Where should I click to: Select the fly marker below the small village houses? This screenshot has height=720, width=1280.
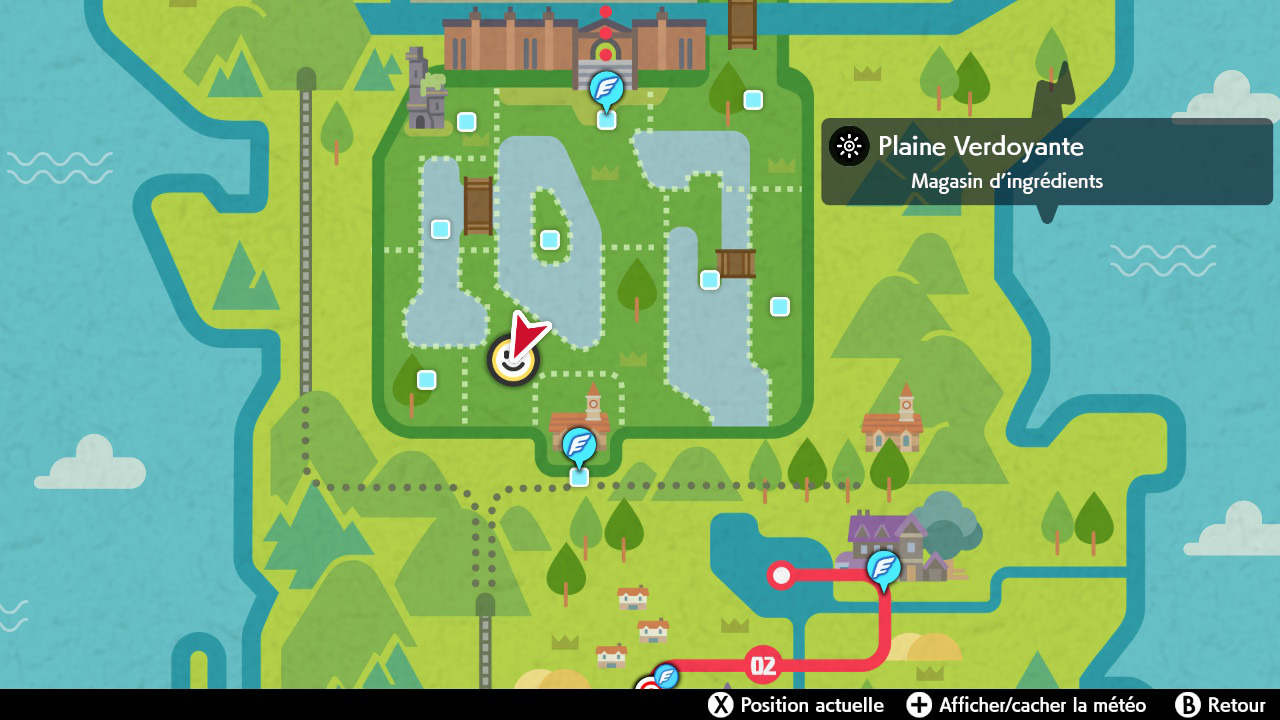click(665, 678)
